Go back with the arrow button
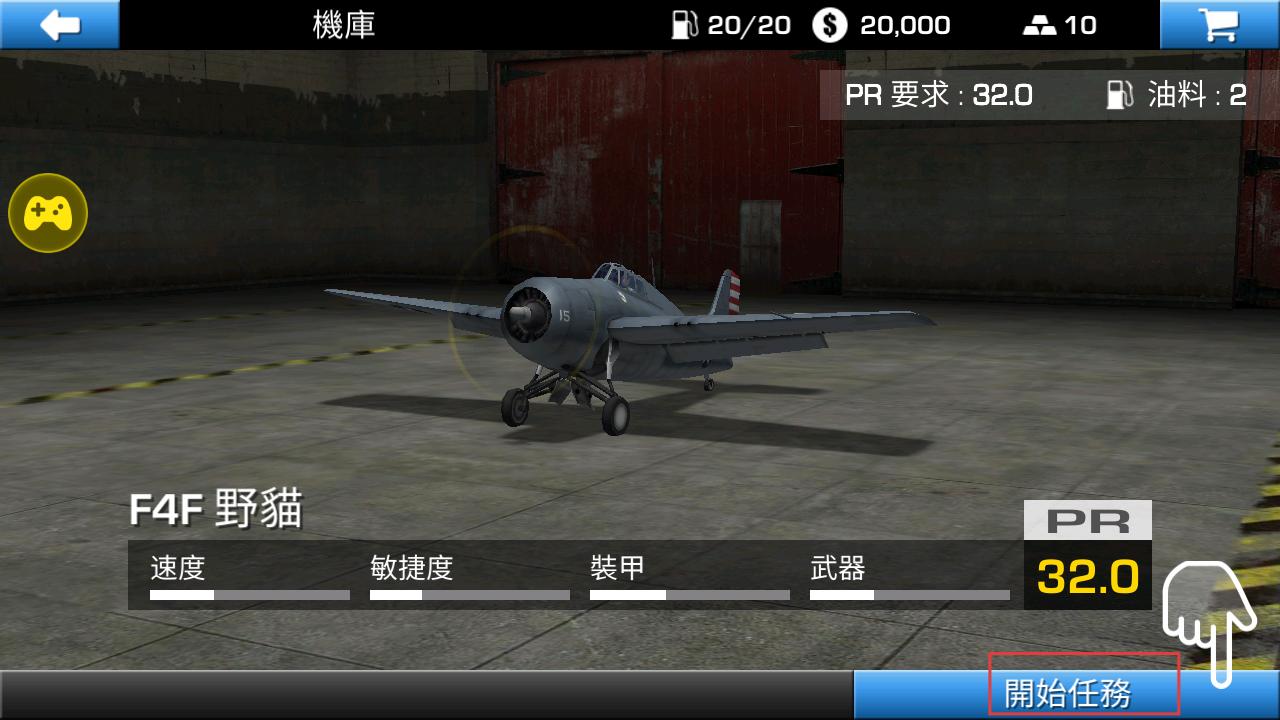Image resolution: width=1280 pixels, height=720 pixels. 60,24
